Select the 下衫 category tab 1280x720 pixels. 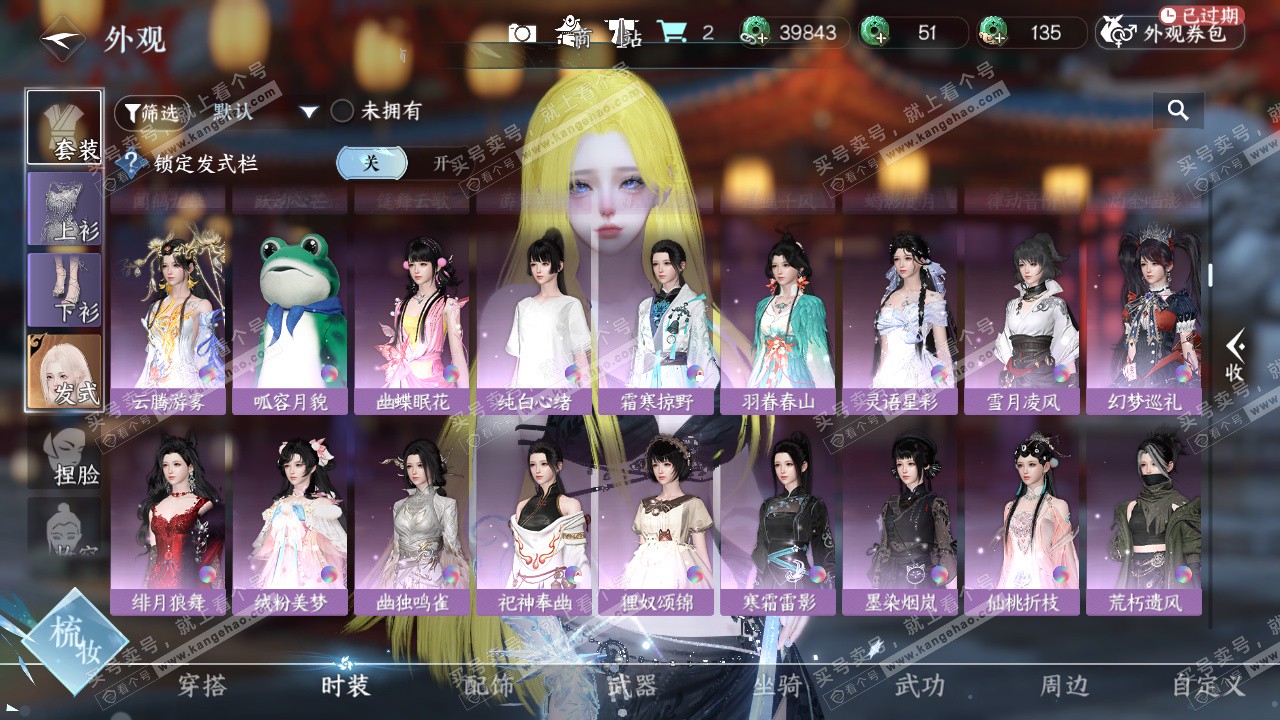(65, 290)
